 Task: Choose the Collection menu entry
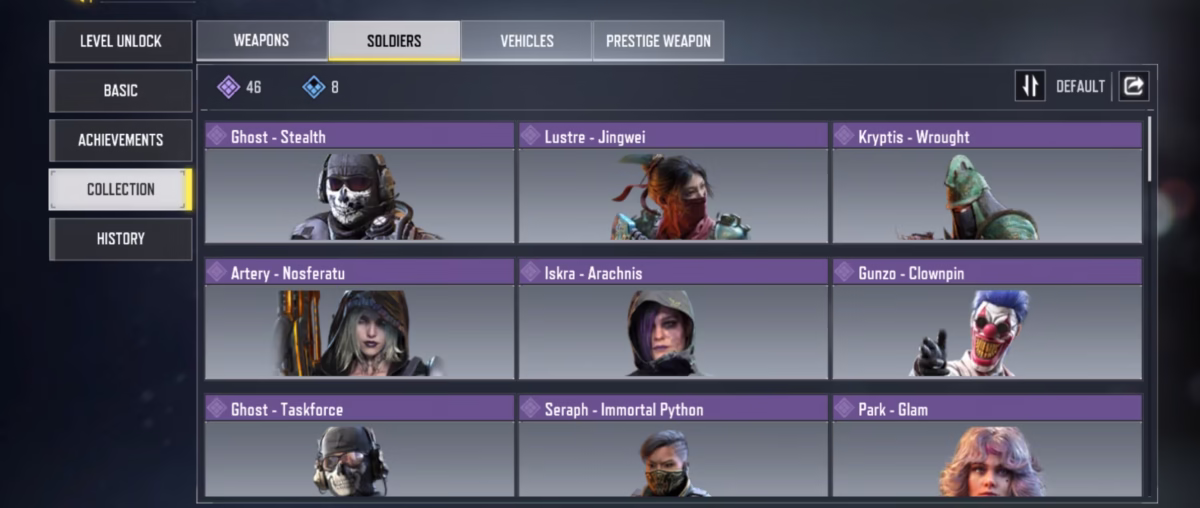120,189
